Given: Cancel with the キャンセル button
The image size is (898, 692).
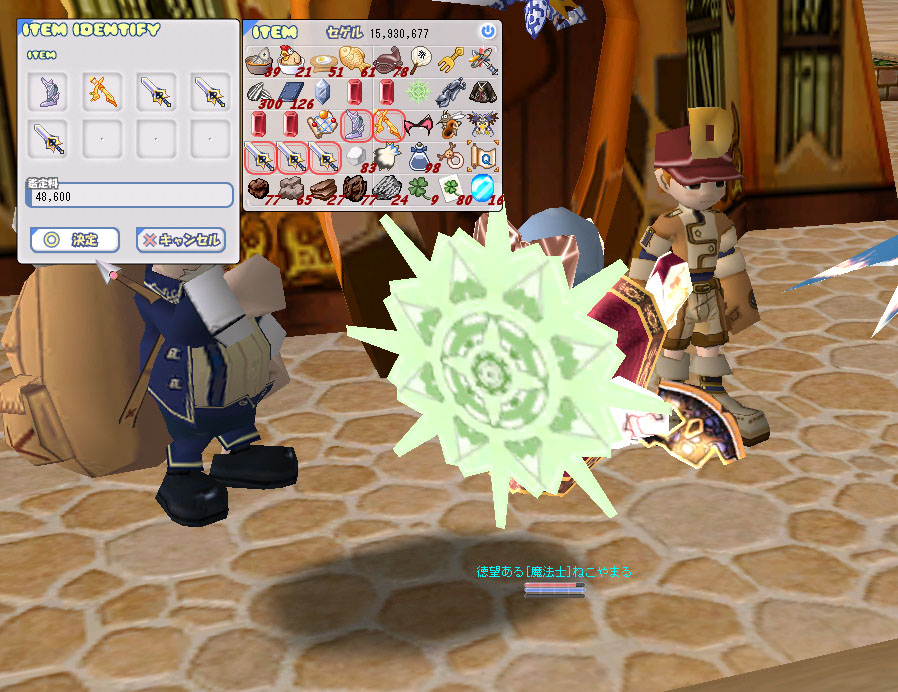Looking at the screenshot, I should [x=180, y=240].
